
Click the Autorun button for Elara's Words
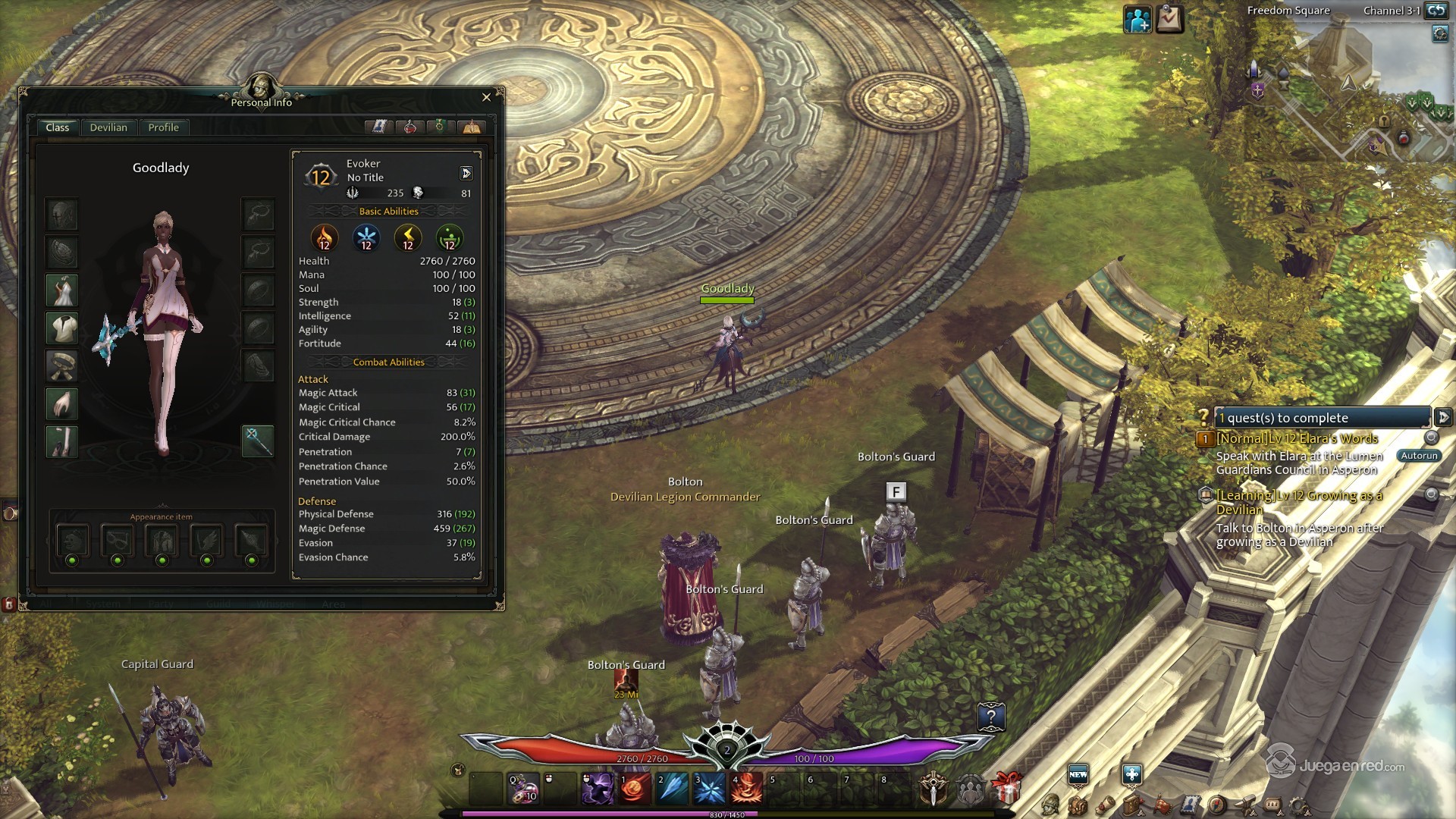point(1418,456)
